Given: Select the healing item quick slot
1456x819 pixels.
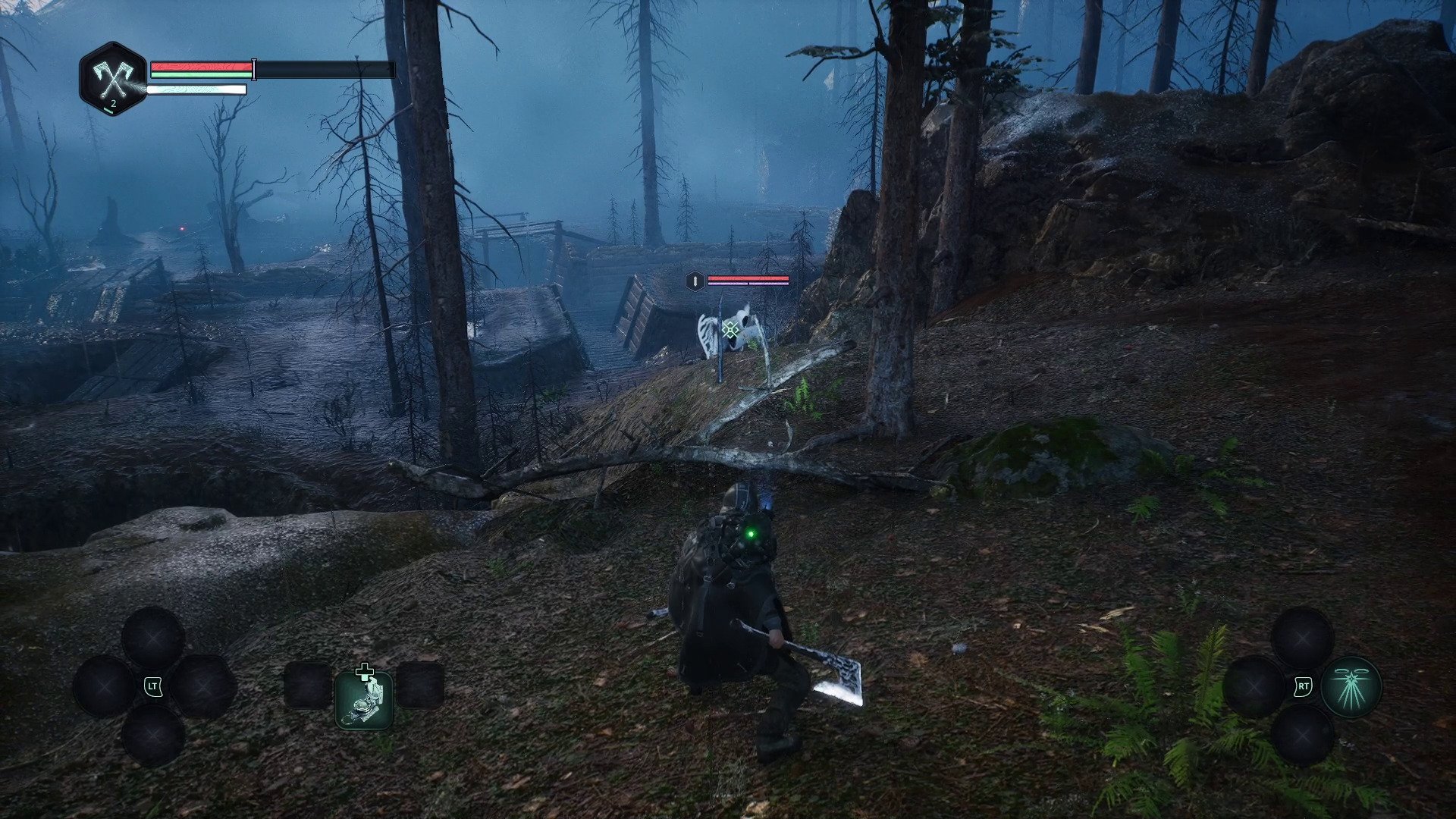Looking at the screenshot, I should pyautogui.click(x=364, y=699).
